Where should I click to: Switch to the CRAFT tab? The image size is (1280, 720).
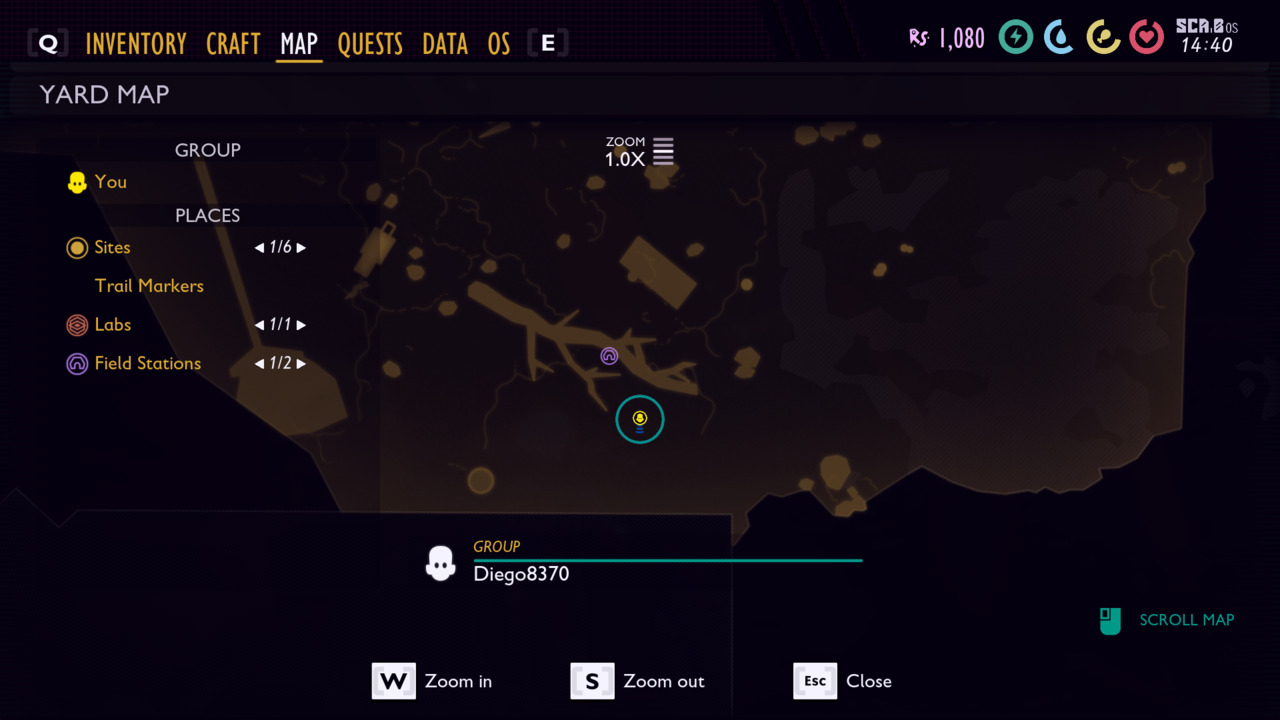(233, 43)
